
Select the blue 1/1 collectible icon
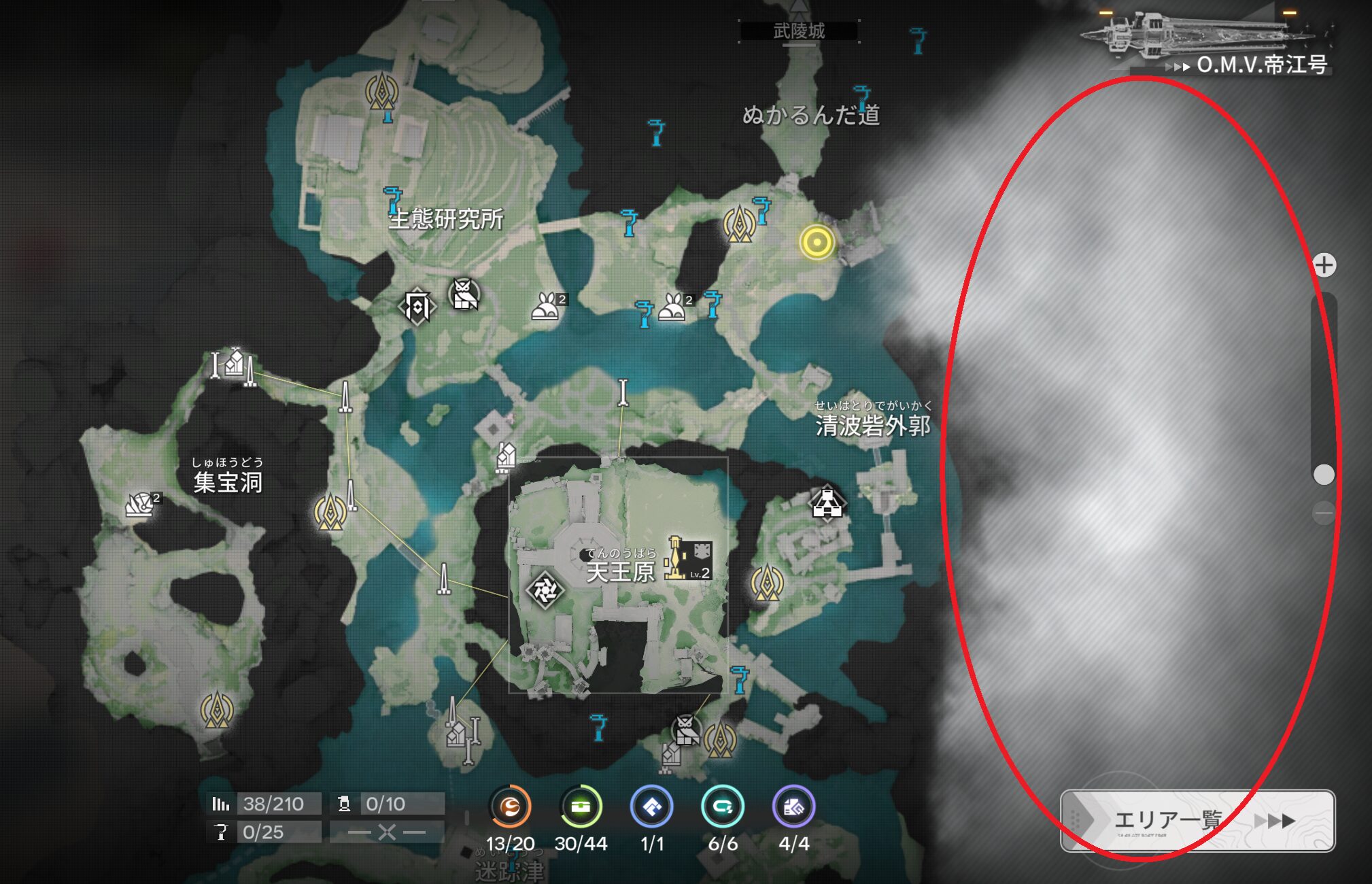651,807
